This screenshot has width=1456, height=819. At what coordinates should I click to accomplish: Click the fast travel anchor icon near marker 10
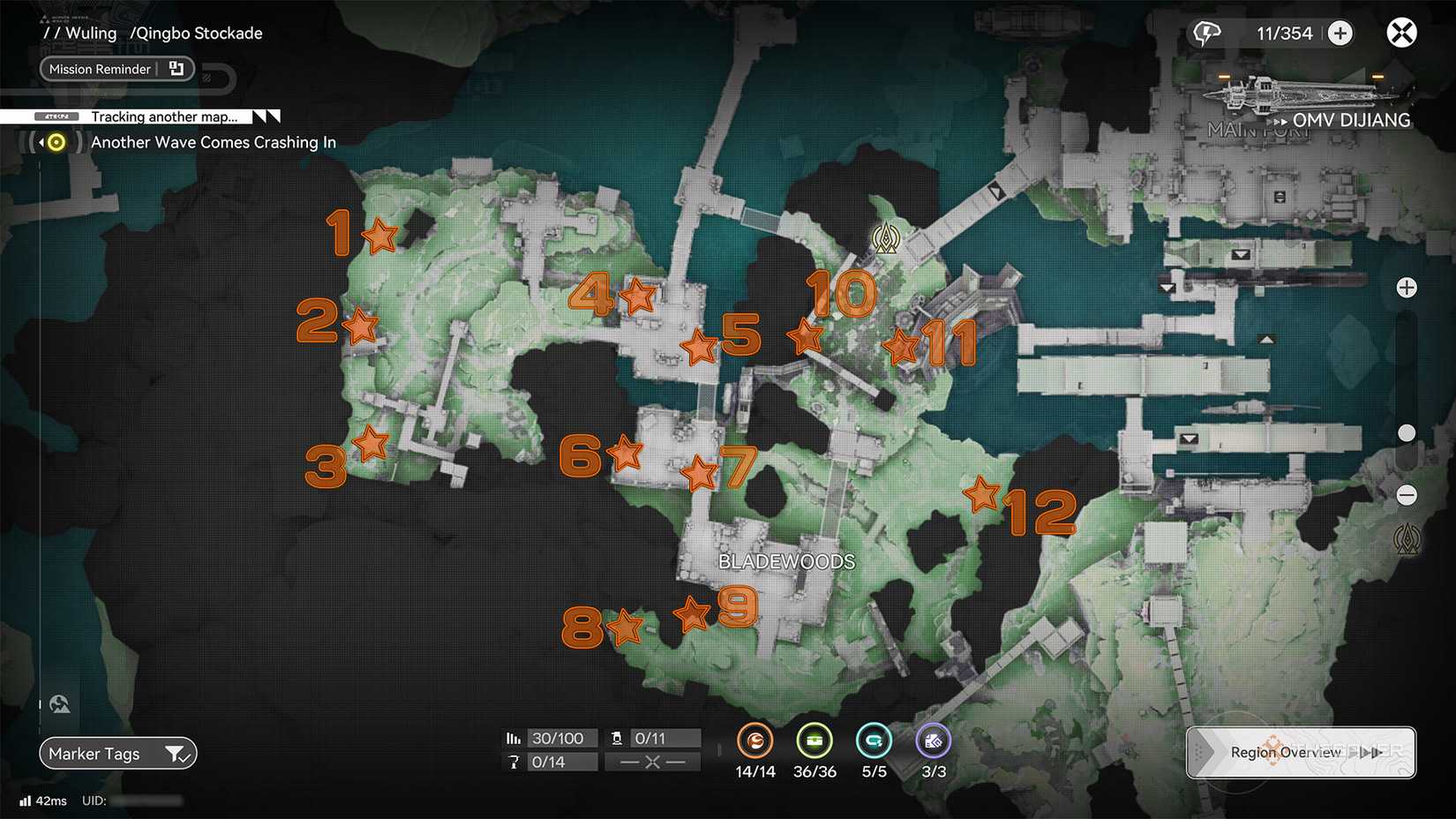(886, 237)
